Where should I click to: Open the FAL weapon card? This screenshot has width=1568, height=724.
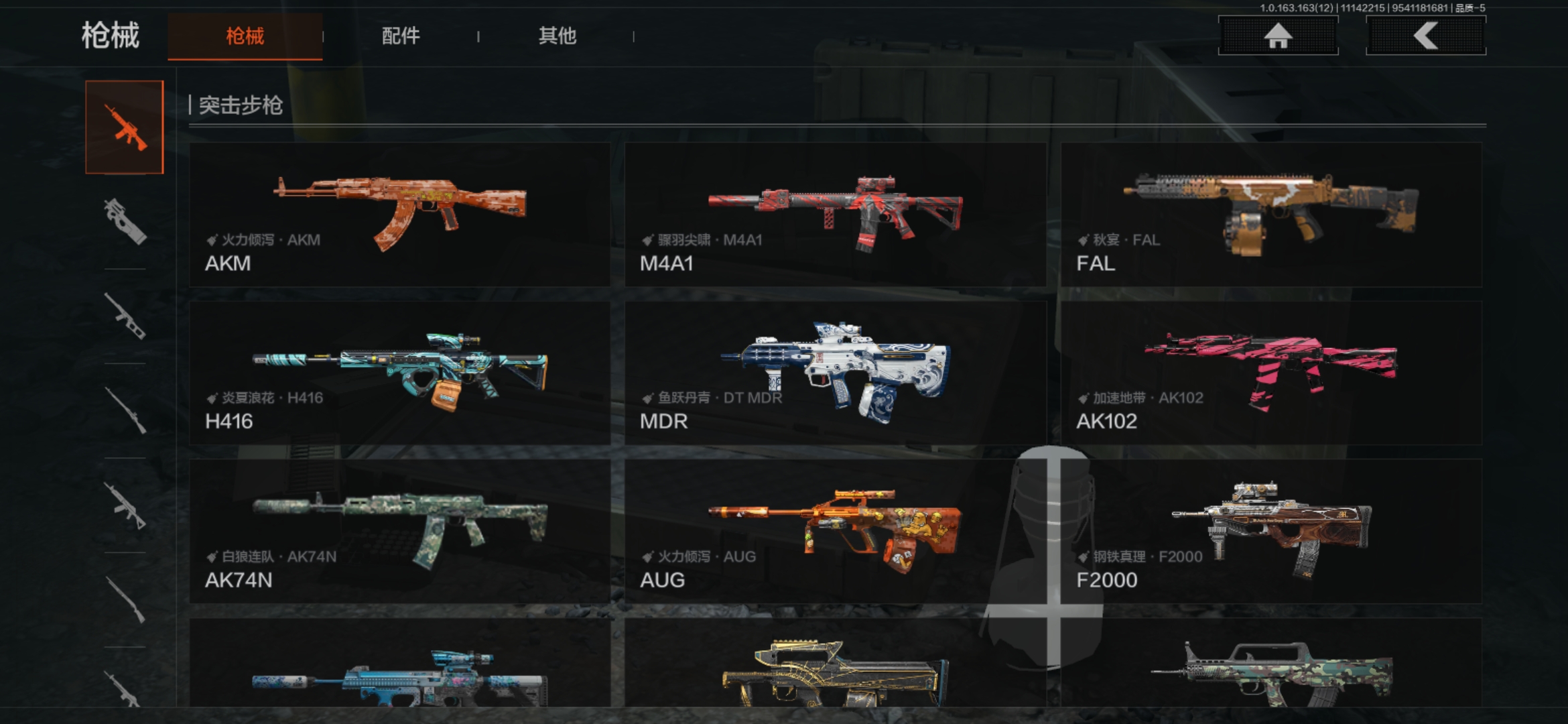coord(1271,215)
